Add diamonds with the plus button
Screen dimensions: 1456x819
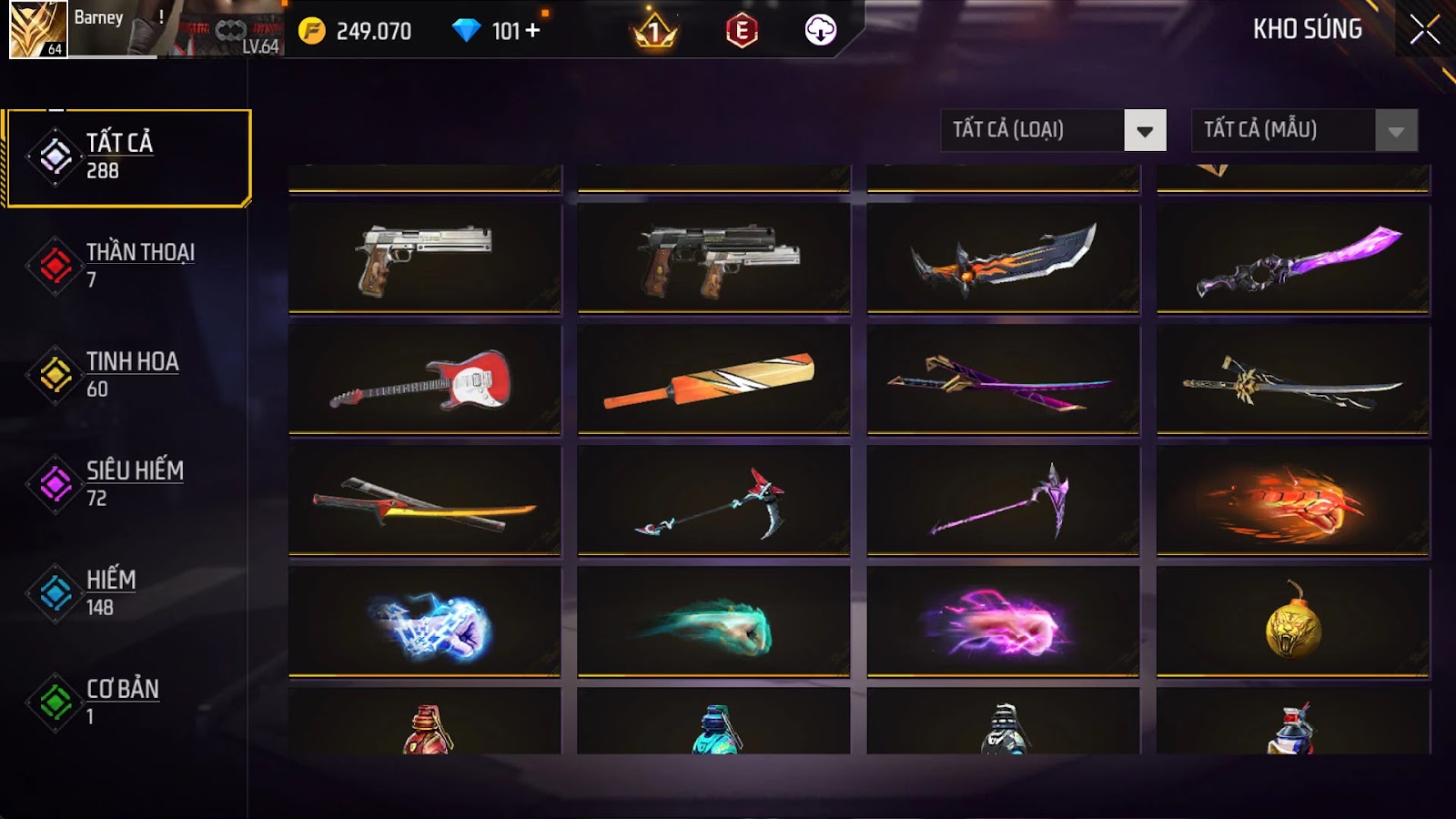(x=532, y=31)
